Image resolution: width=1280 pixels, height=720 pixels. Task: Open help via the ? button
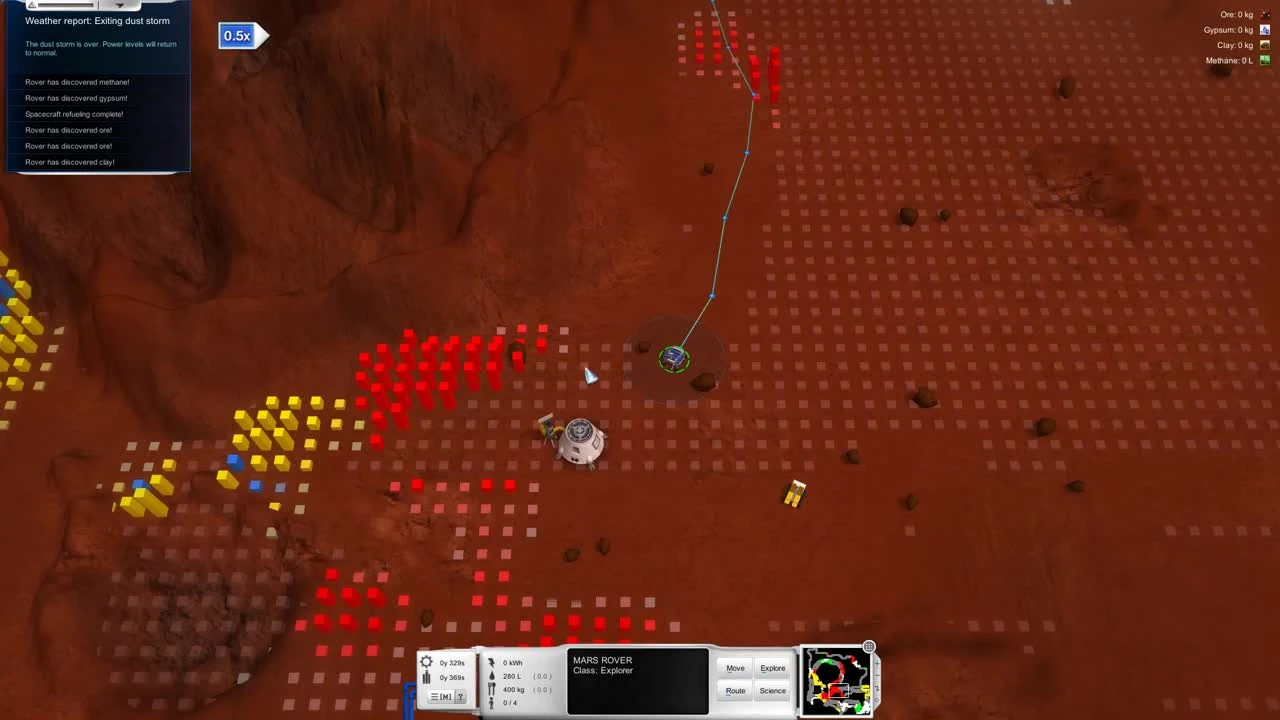[460, 696]
